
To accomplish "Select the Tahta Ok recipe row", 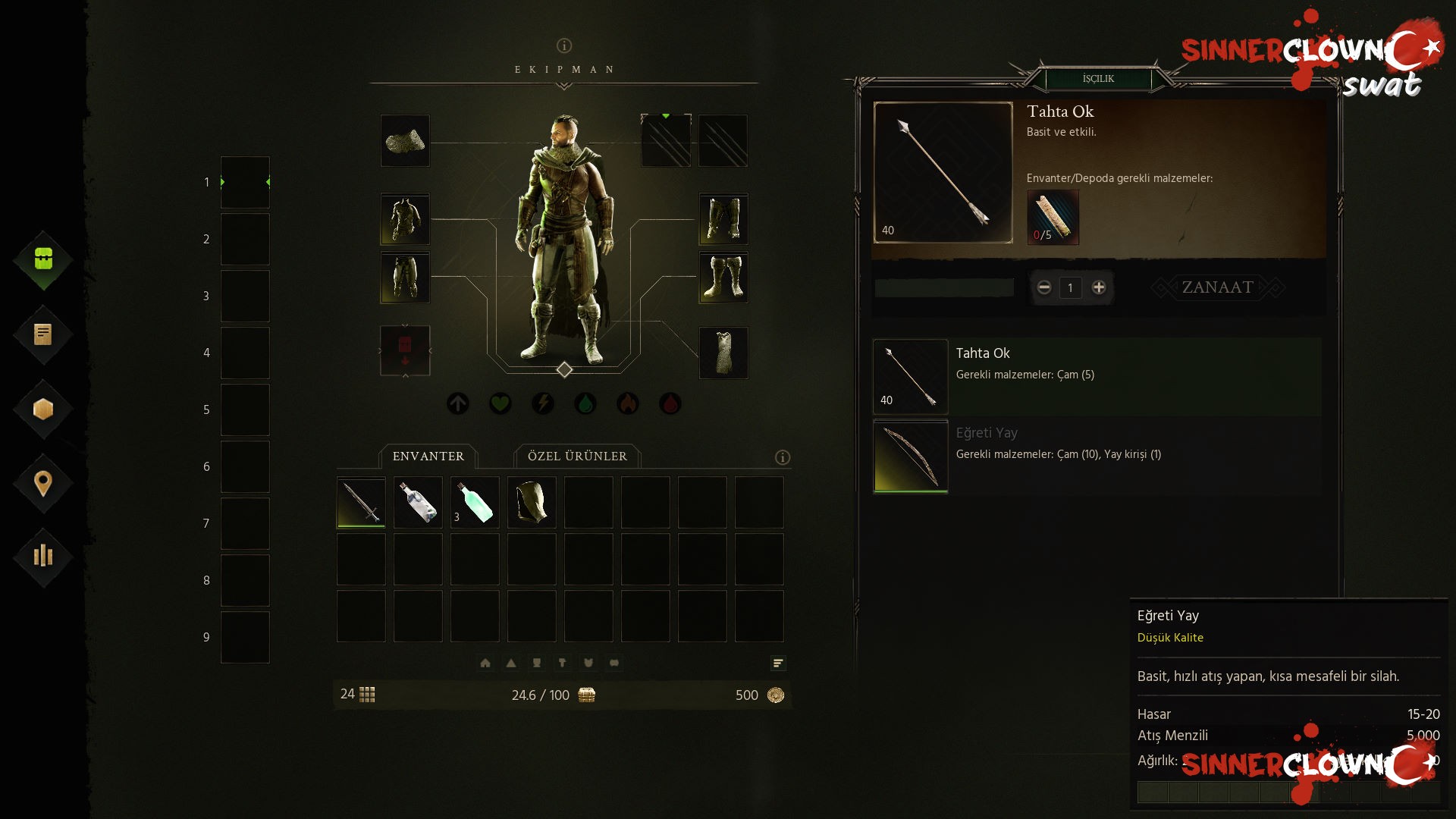I will coord(1097,376).
